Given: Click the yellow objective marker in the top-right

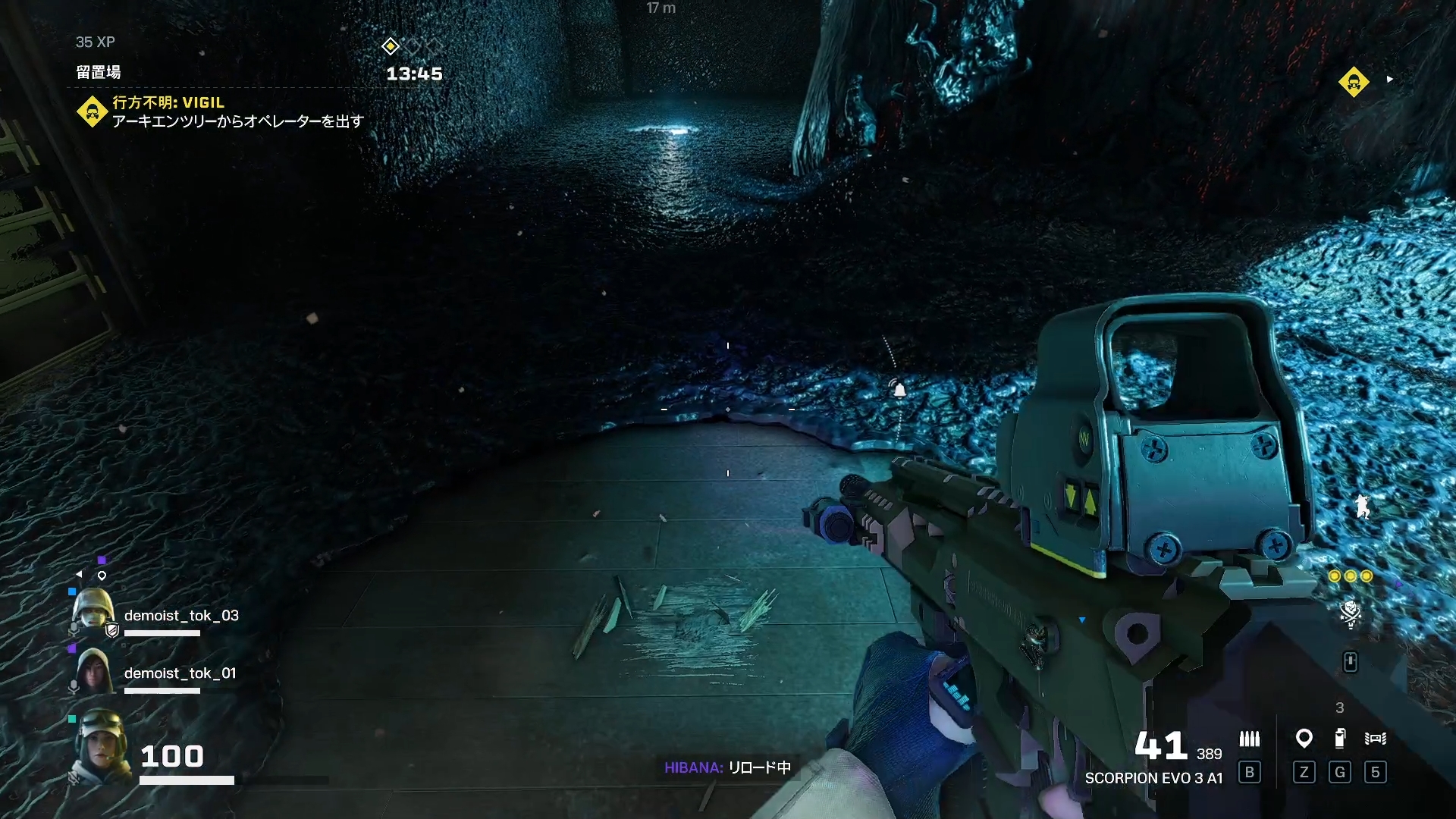Looking at the screenshot, I should pos(1354,82).
